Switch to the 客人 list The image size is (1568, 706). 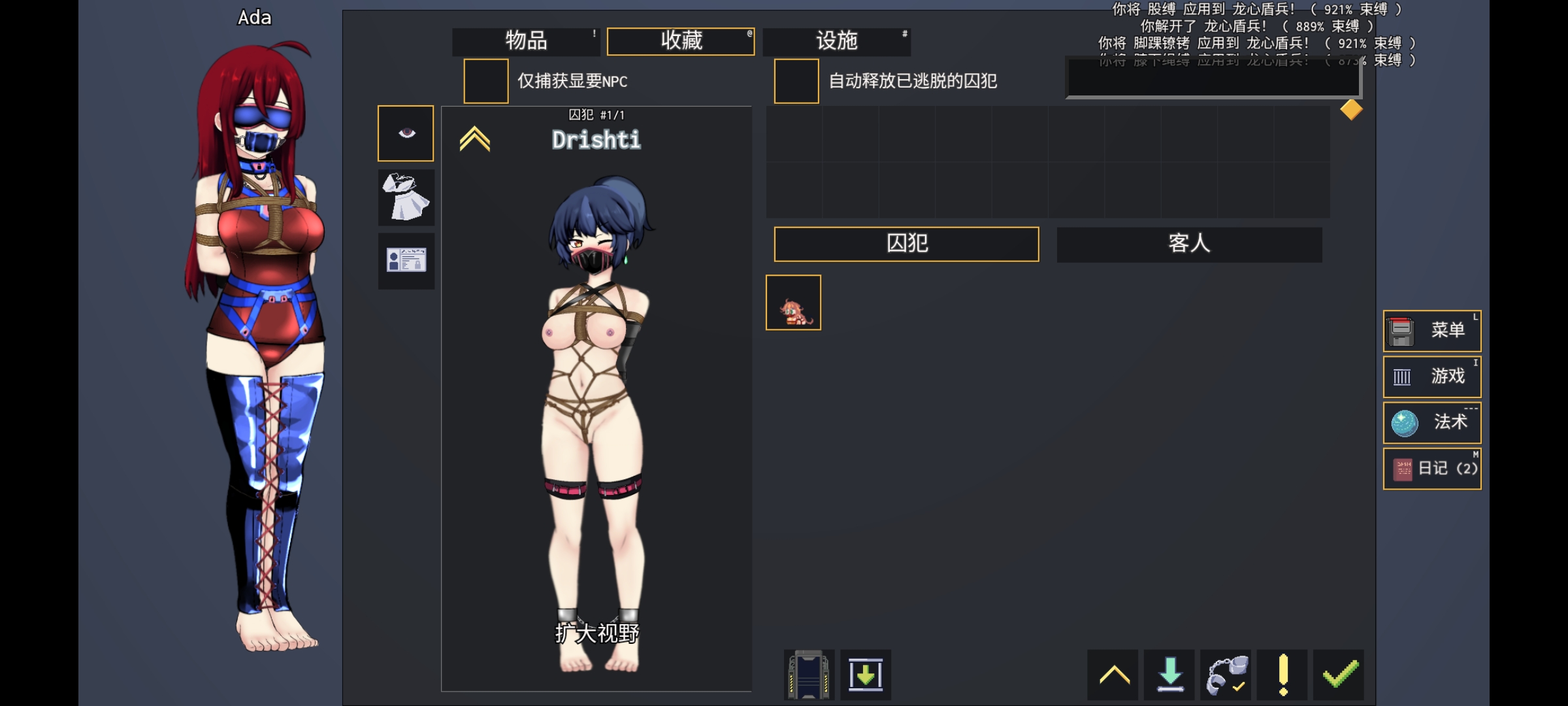(1189, 244)
